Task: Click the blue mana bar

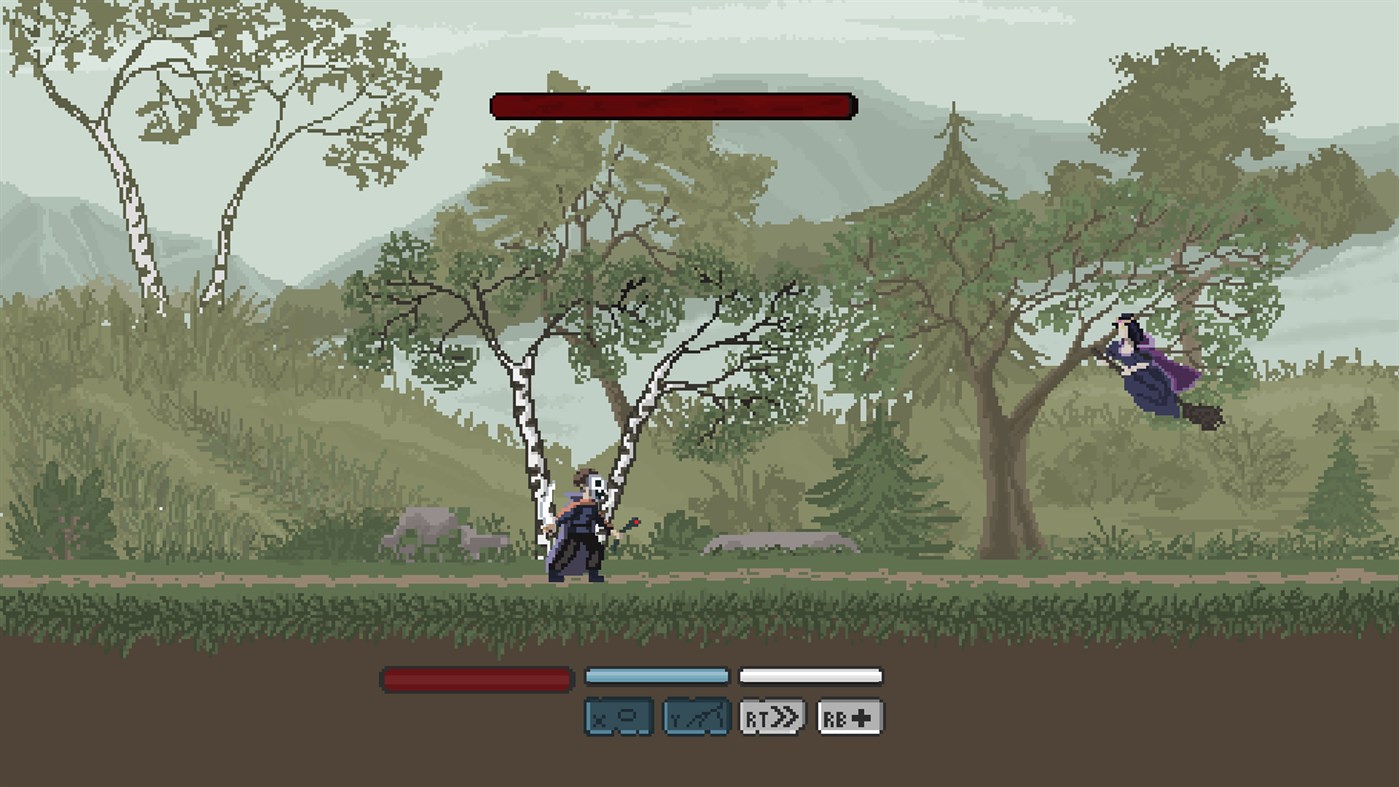Action: (656, 675)
